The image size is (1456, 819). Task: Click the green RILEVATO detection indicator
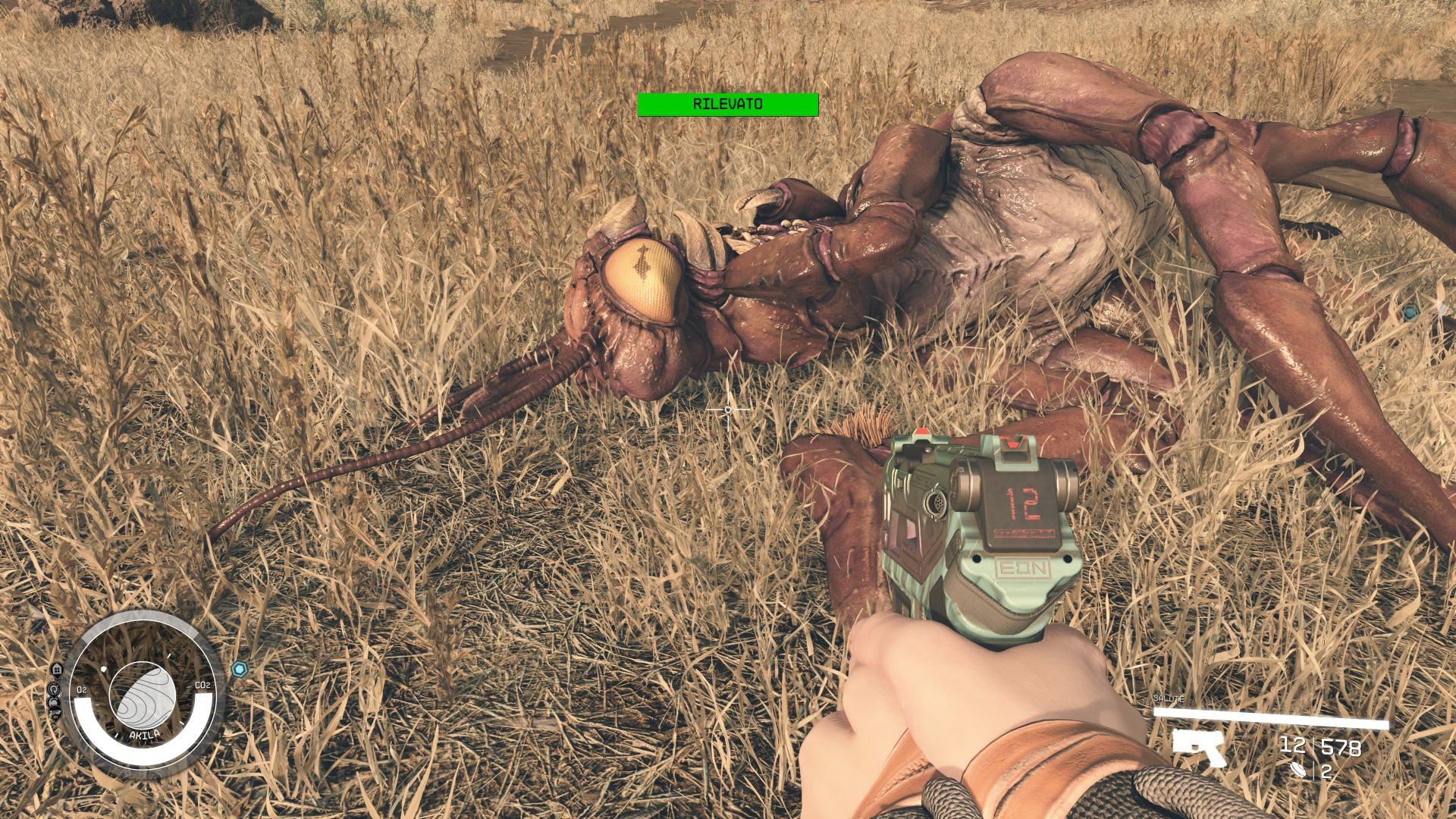[727, 105]
